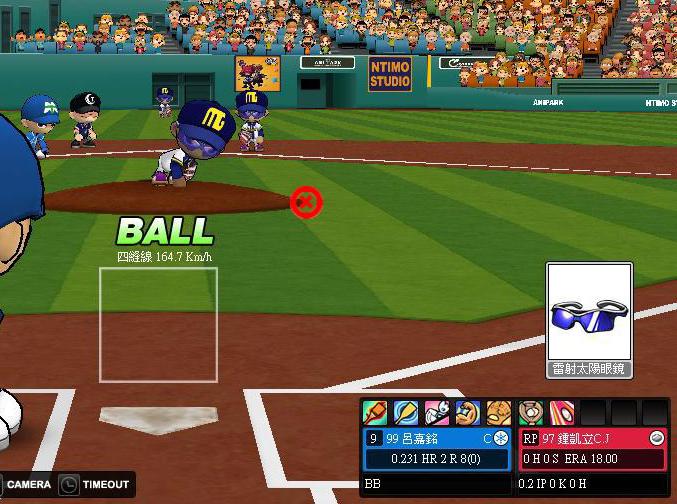Activate the pitcher's red-striped skill icon
The height and width of the screenshot is (504, 677).
[562, 412]
